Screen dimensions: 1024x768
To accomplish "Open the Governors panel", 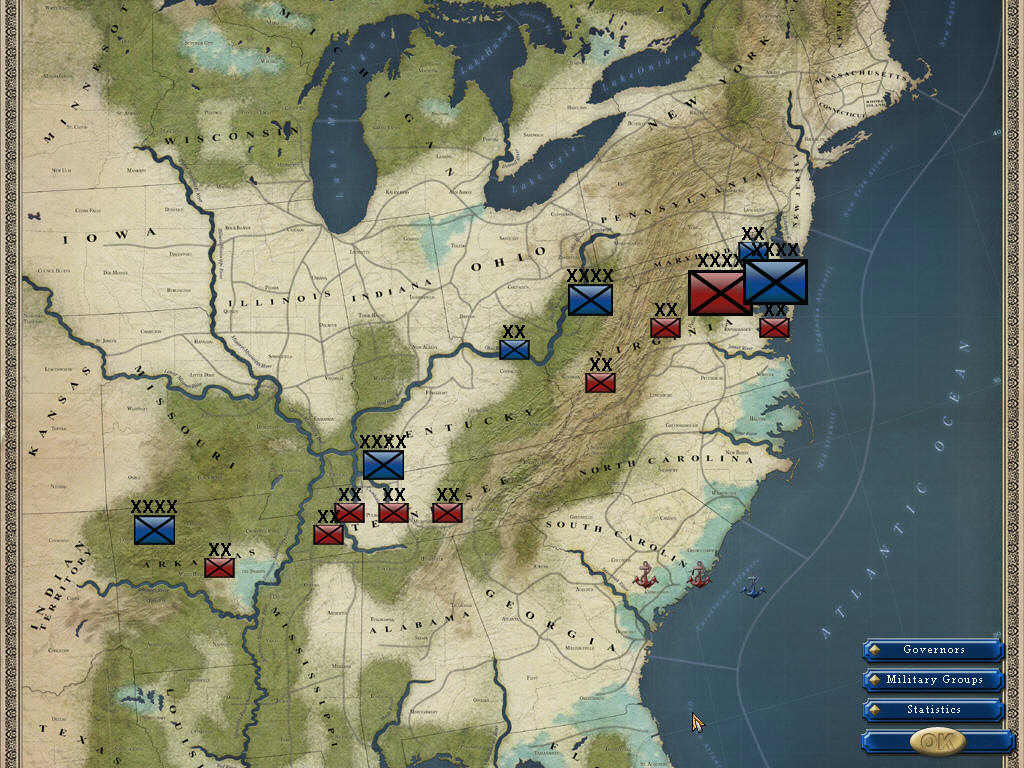I will click(933, 650).
